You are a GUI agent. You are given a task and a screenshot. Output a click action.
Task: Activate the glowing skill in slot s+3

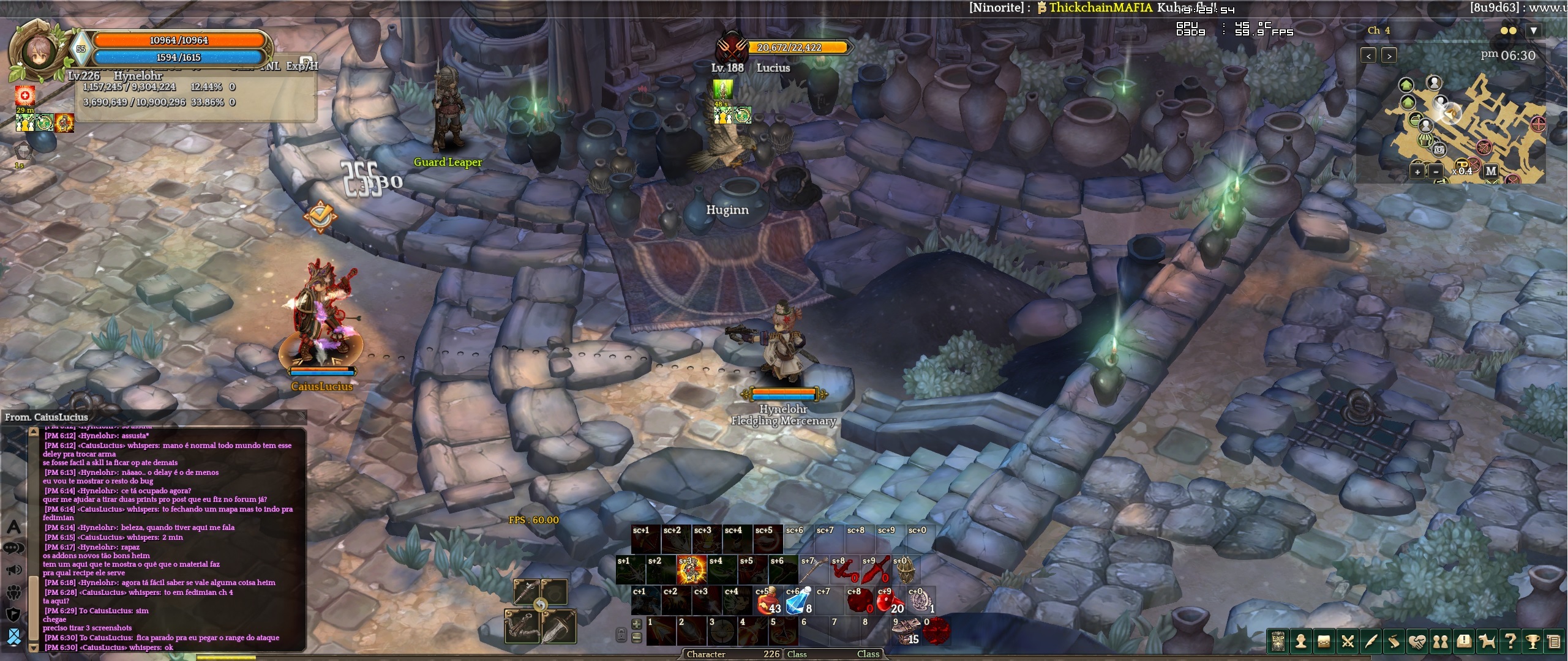[x=691, y=570]
